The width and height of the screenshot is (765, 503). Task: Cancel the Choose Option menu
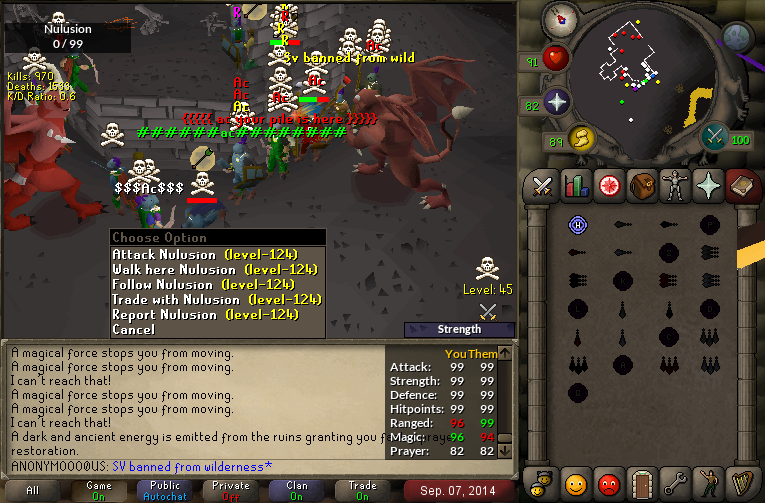134,329
